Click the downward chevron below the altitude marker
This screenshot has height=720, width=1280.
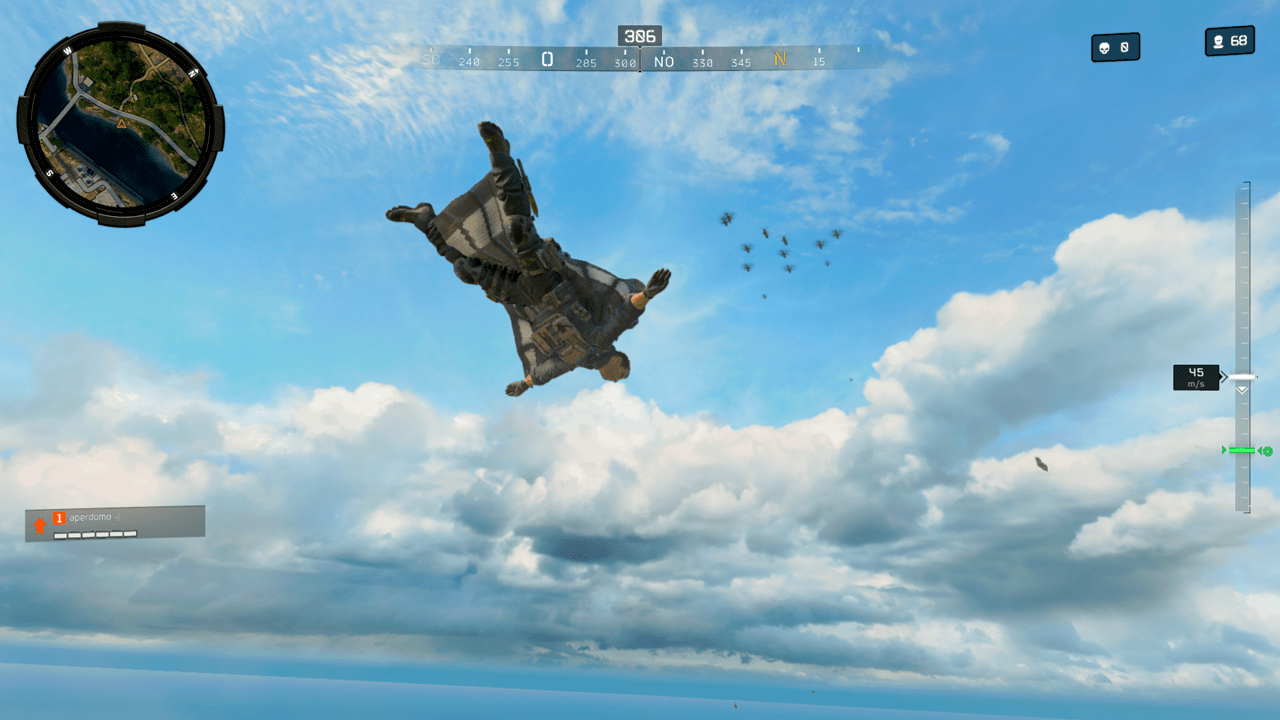tap(1242, 390)
